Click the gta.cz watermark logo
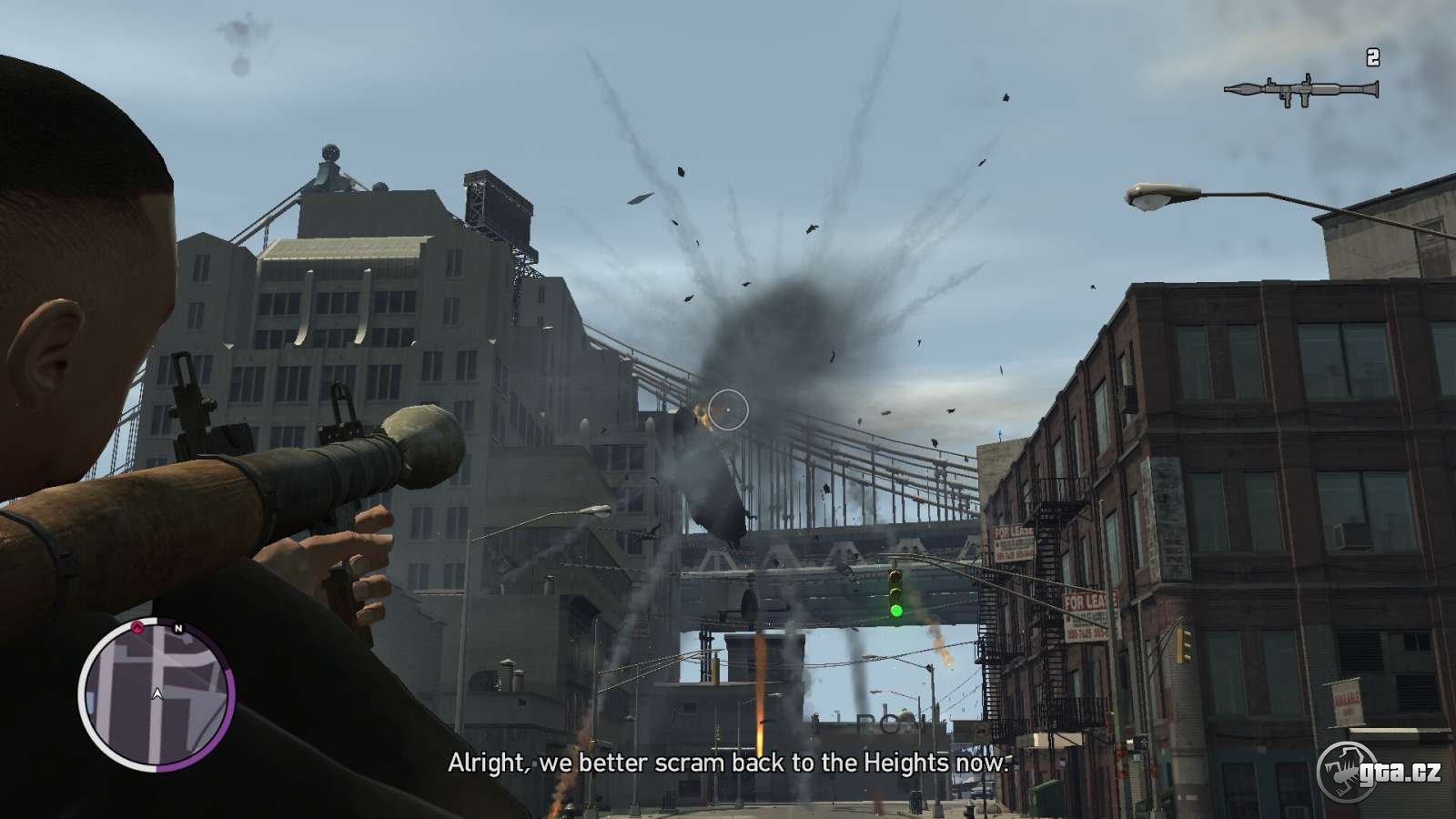 (x=1380, y=773)
